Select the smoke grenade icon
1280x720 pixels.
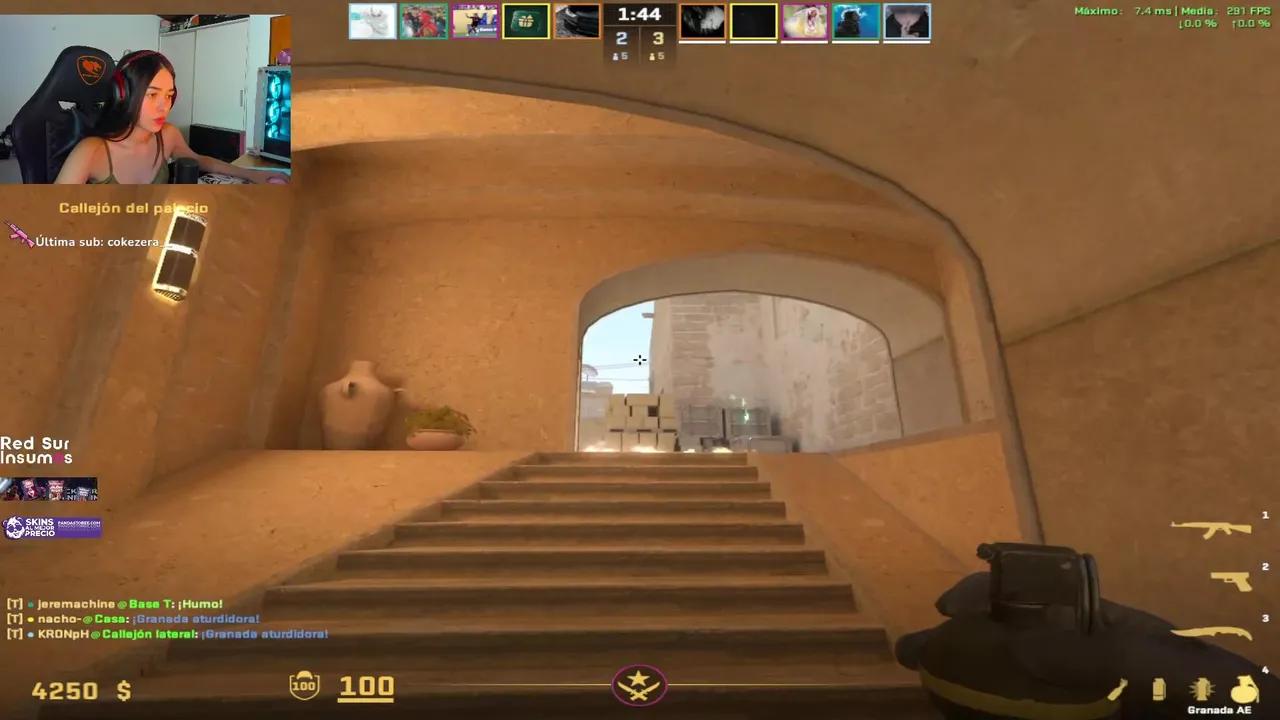coord(1158,690)
